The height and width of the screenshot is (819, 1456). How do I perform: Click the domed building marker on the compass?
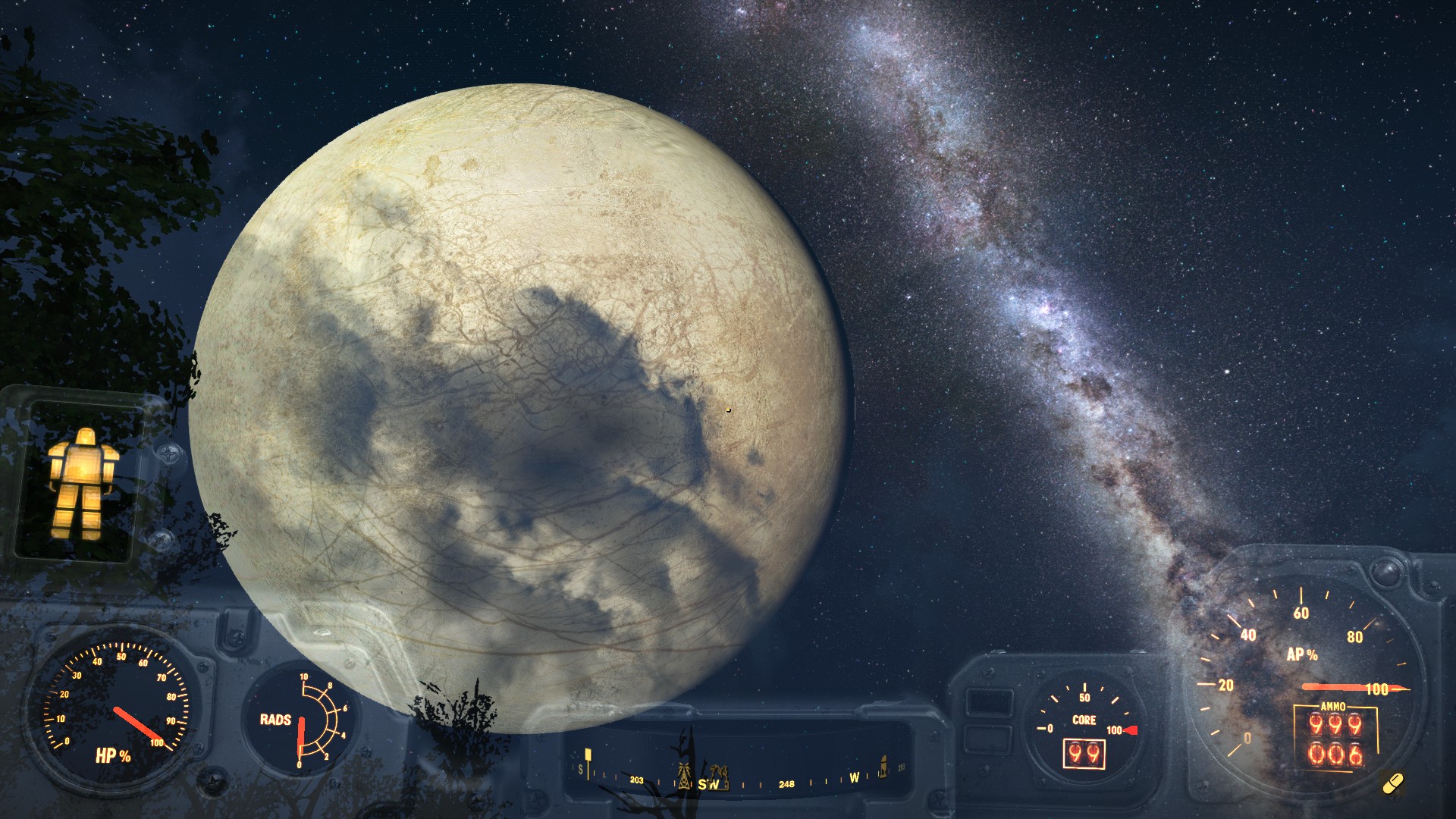coord(883,766)
